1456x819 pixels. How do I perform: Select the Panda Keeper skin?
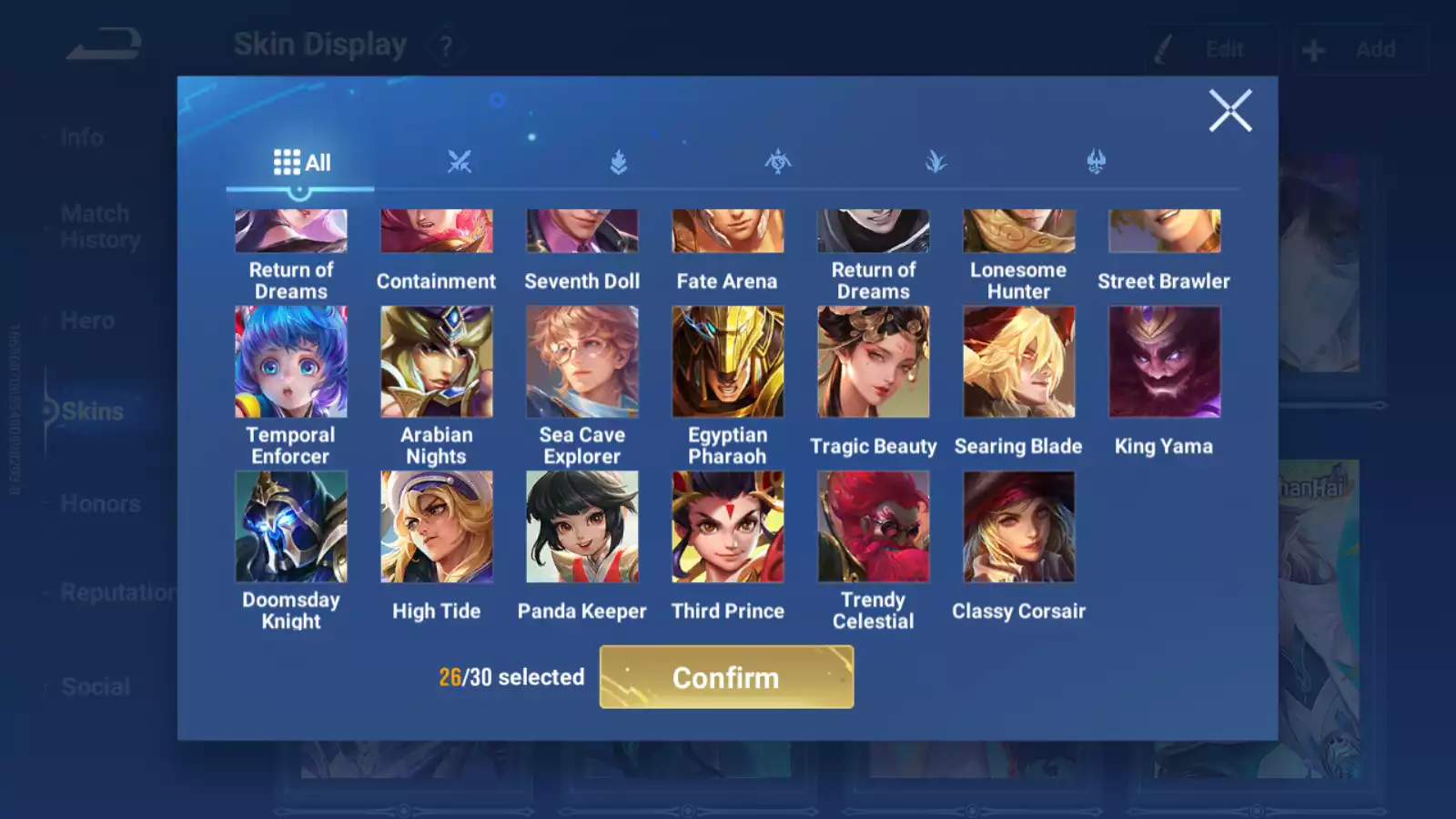[x=582, y=527]
